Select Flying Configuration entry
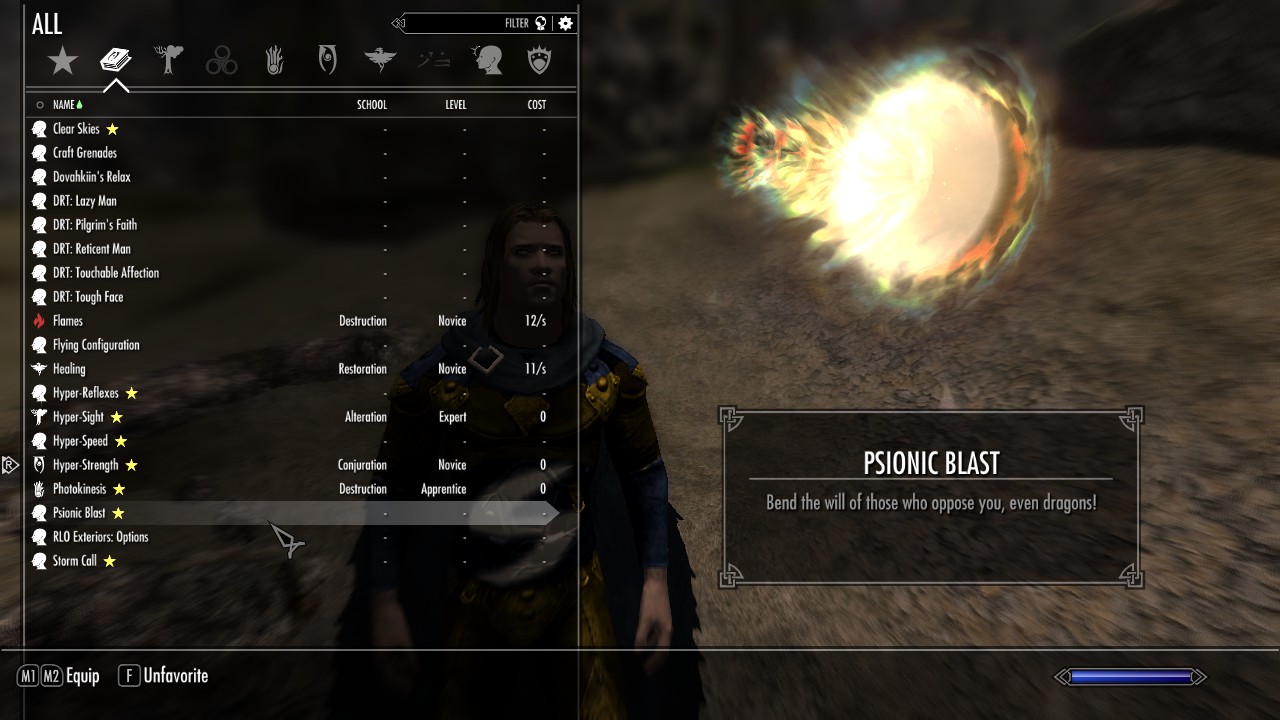 click(x=96, y=345)
